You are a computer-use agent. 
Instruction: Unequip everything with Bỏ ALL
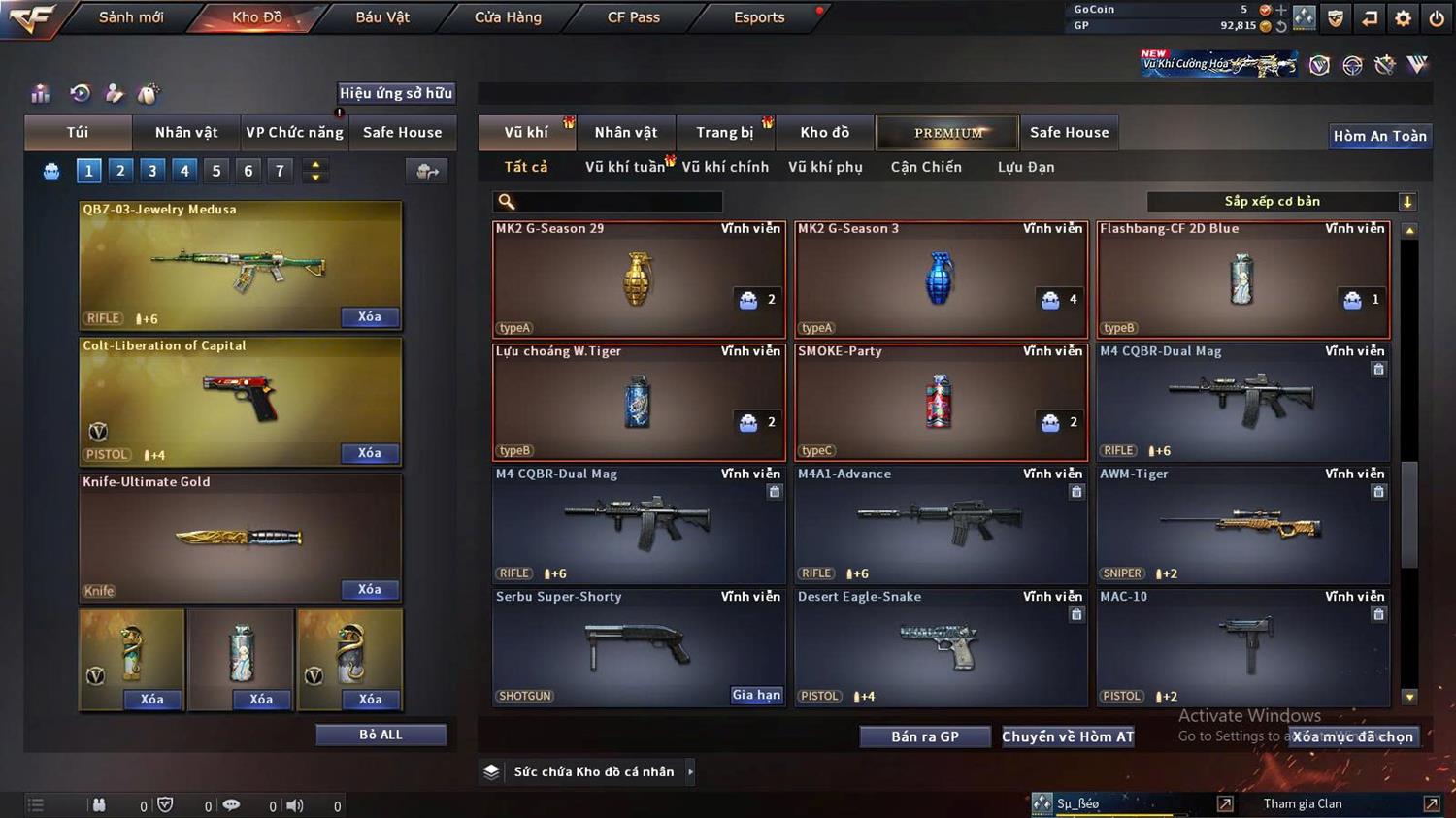pyautogui.click(x=381, y=735)
